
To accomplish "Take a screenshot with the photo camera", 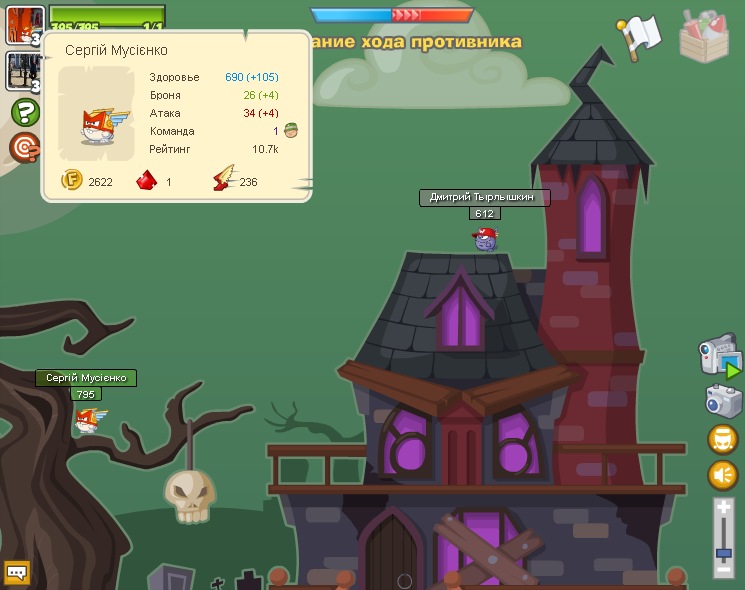I will (722, 401).
